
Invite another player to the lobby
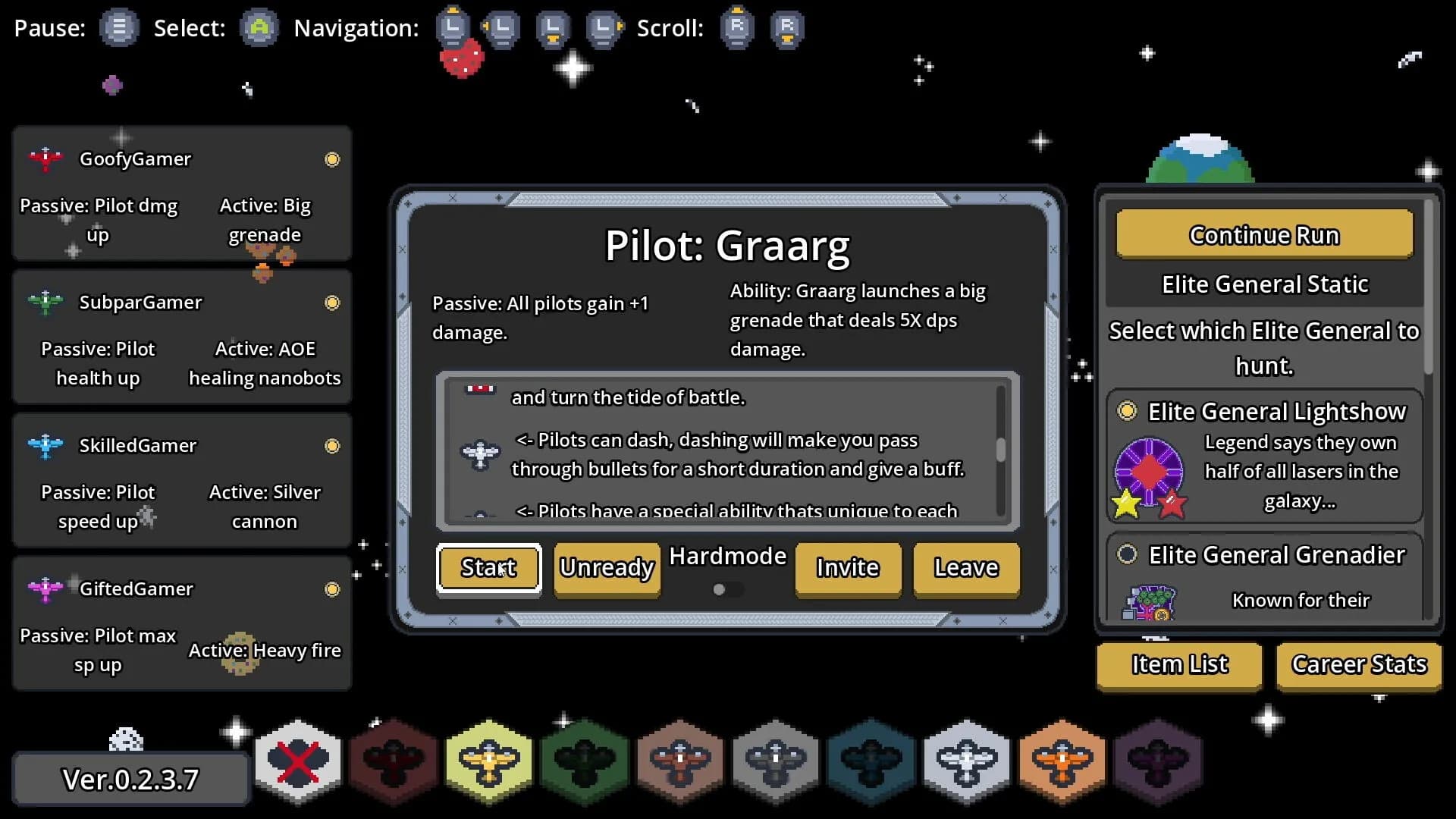coord(848,568)
